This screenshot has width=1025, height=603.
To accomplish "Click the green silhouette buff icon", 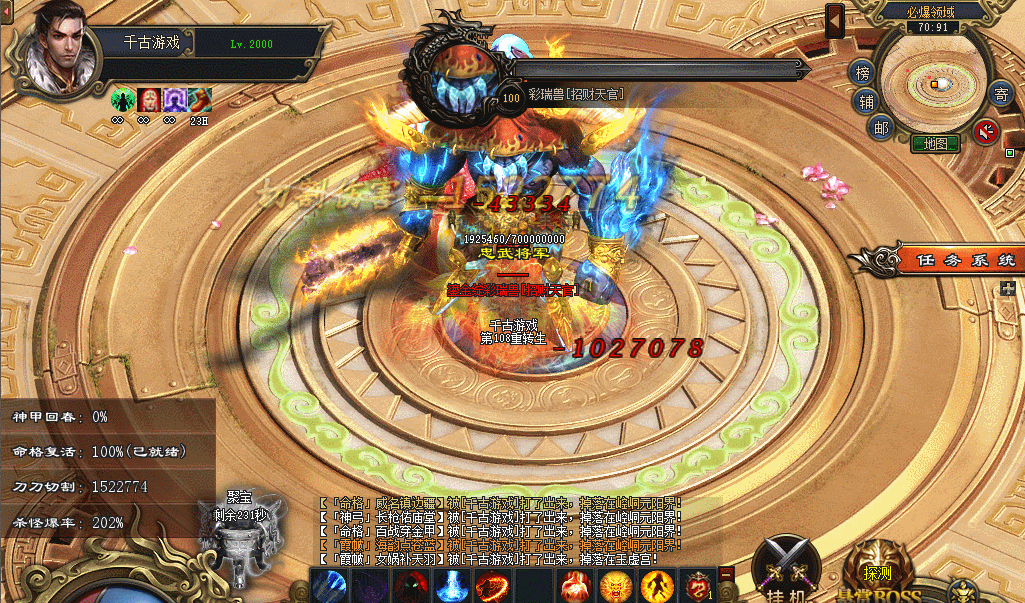I will coord(123,99).
